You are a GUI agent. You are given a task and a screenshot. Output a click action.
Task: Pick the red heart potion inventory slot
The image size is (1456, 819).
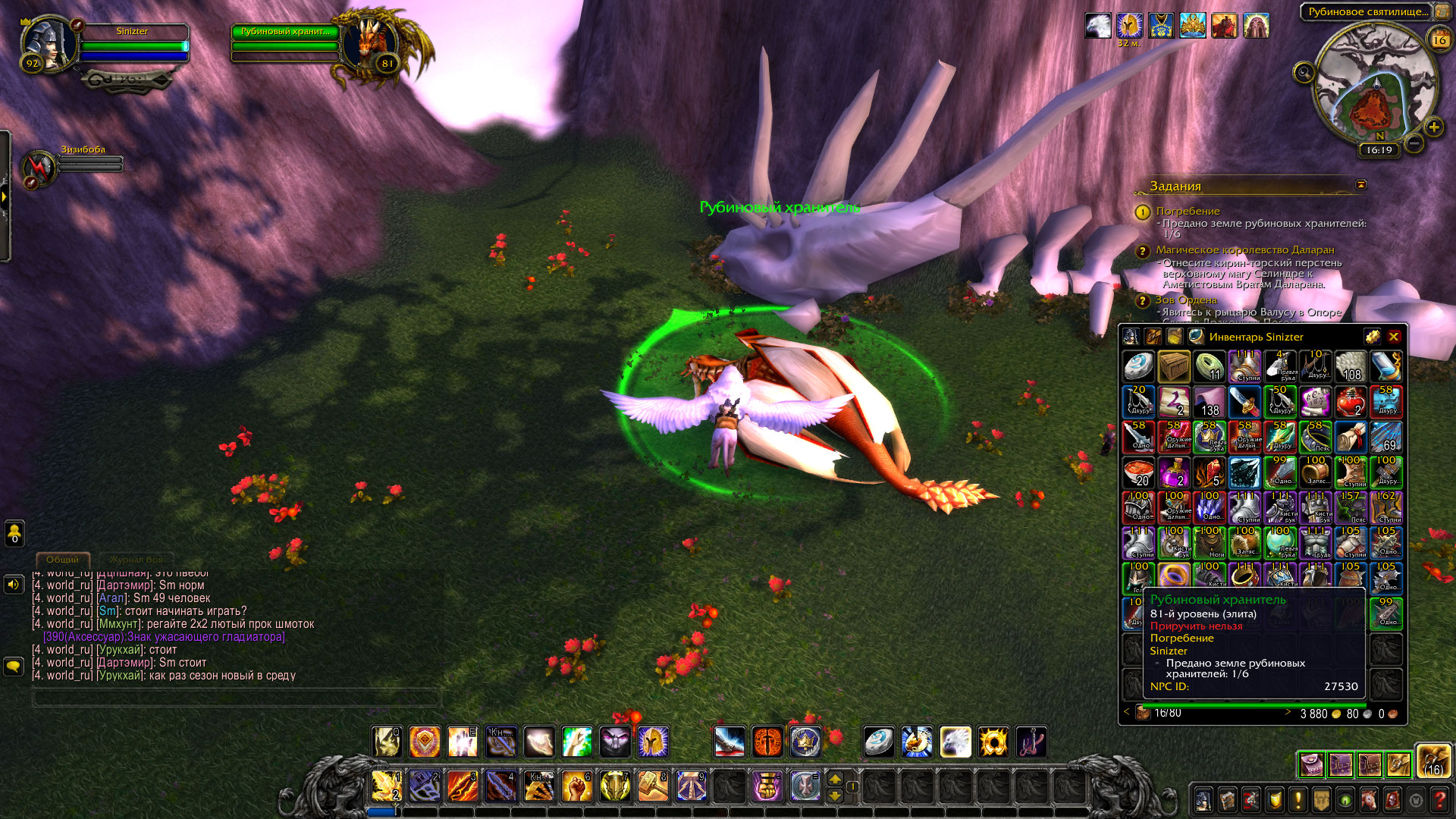(x=1350, y=402)
